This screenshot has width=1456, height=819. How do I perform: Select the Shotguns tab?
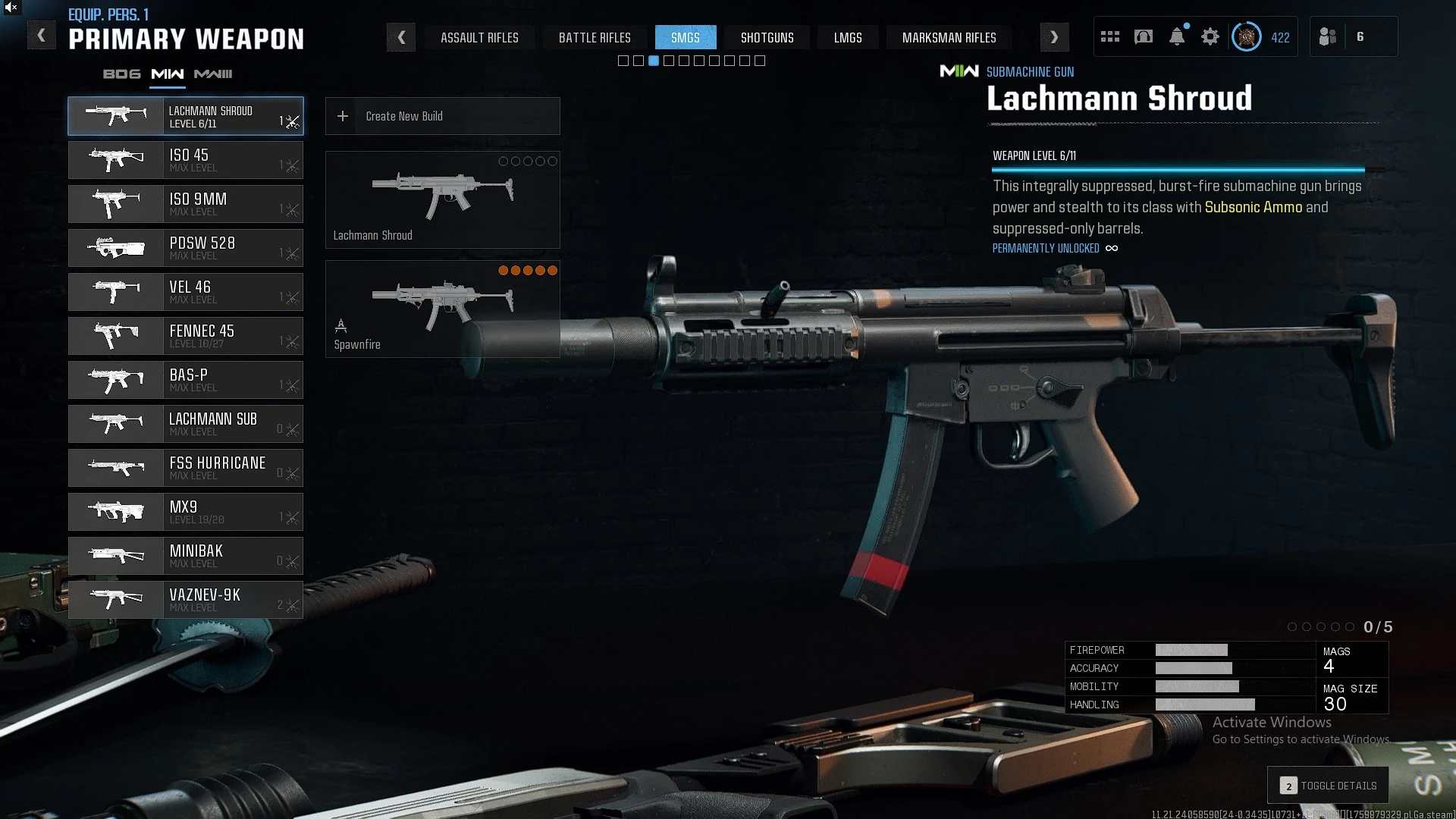click(x=767, y=37)
